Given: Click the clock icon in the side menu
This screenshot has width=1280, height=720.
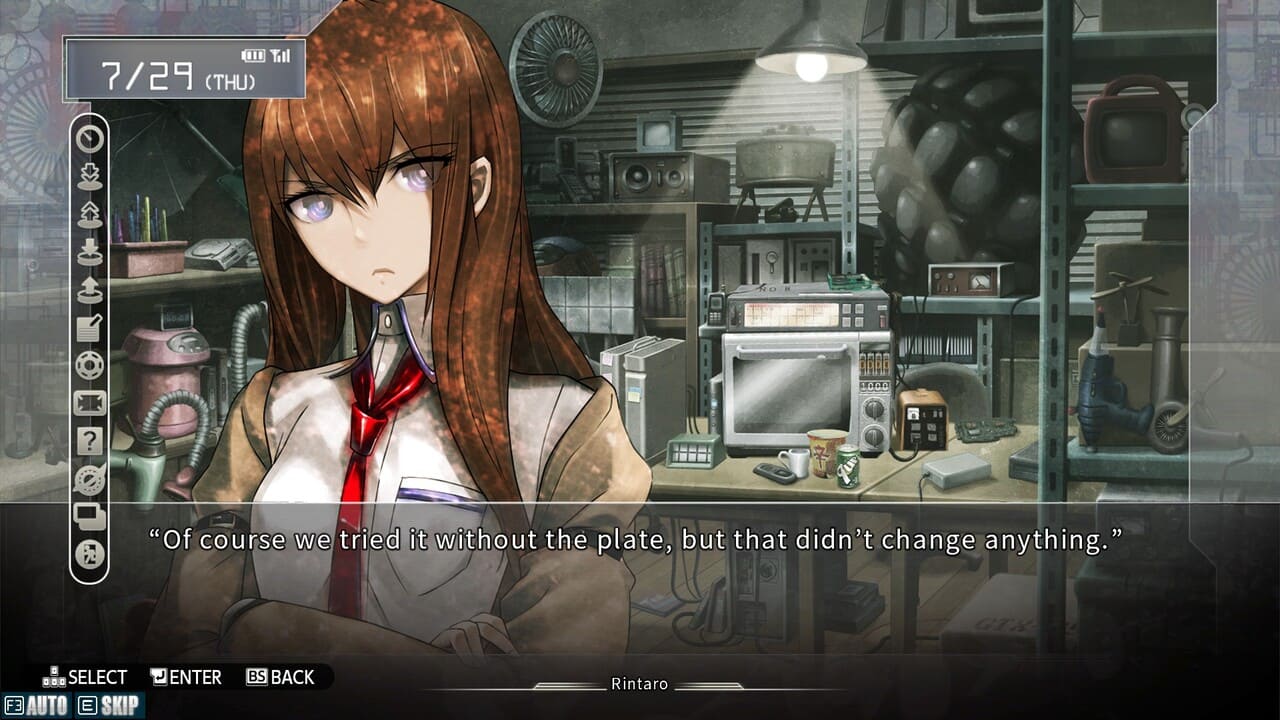Looking at the screenshot, I should [90, 139].
